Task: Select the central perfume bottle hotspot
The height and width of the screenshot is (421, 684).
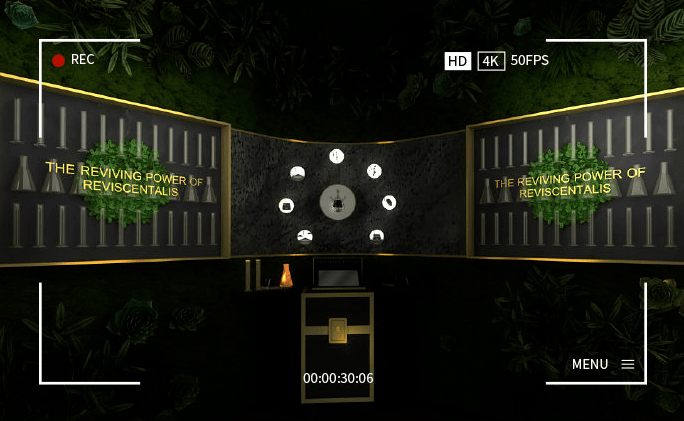Action: point(338,202)
